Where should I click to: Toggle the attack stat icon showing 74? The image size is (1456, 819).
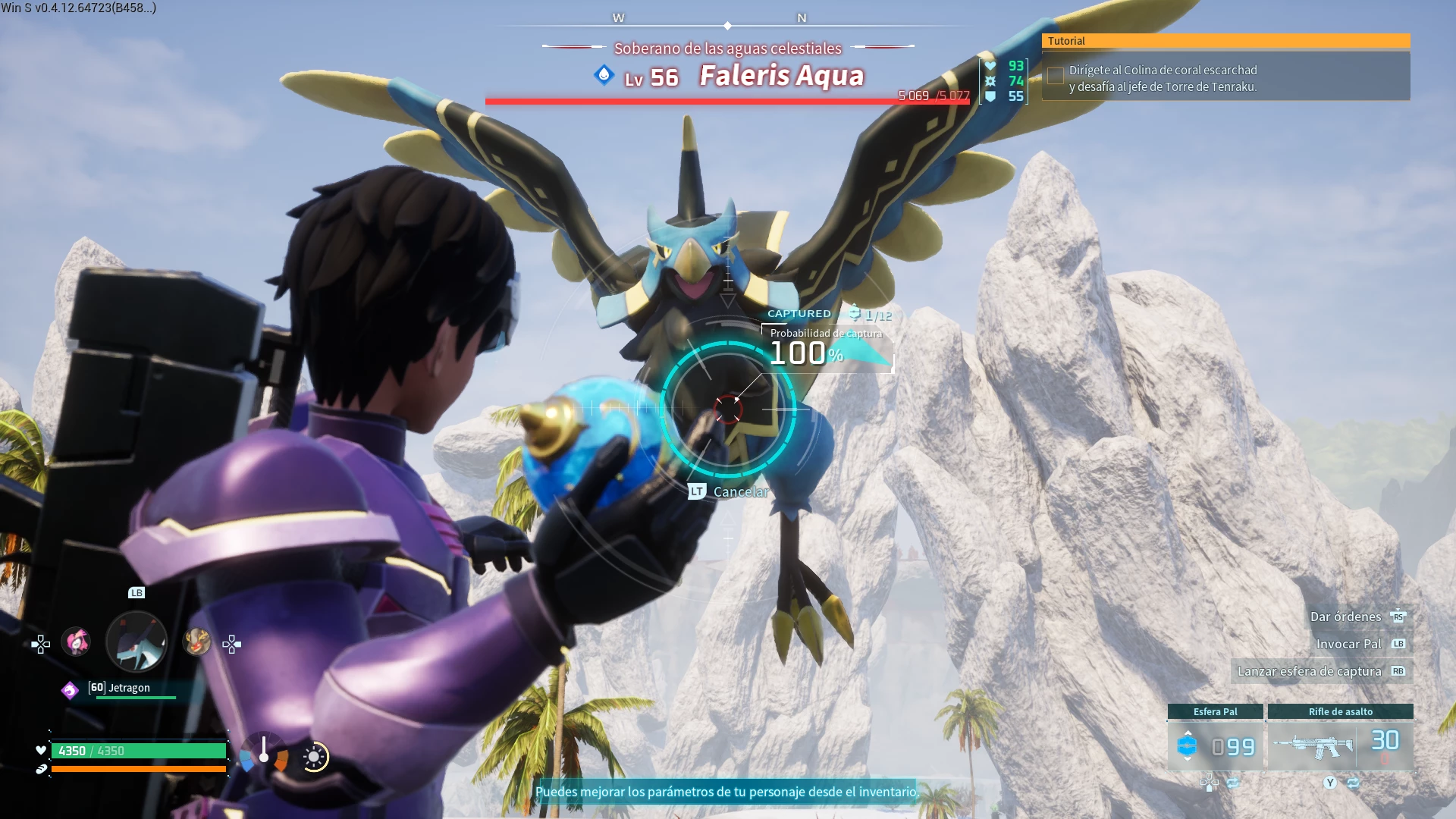coord(990,81)
